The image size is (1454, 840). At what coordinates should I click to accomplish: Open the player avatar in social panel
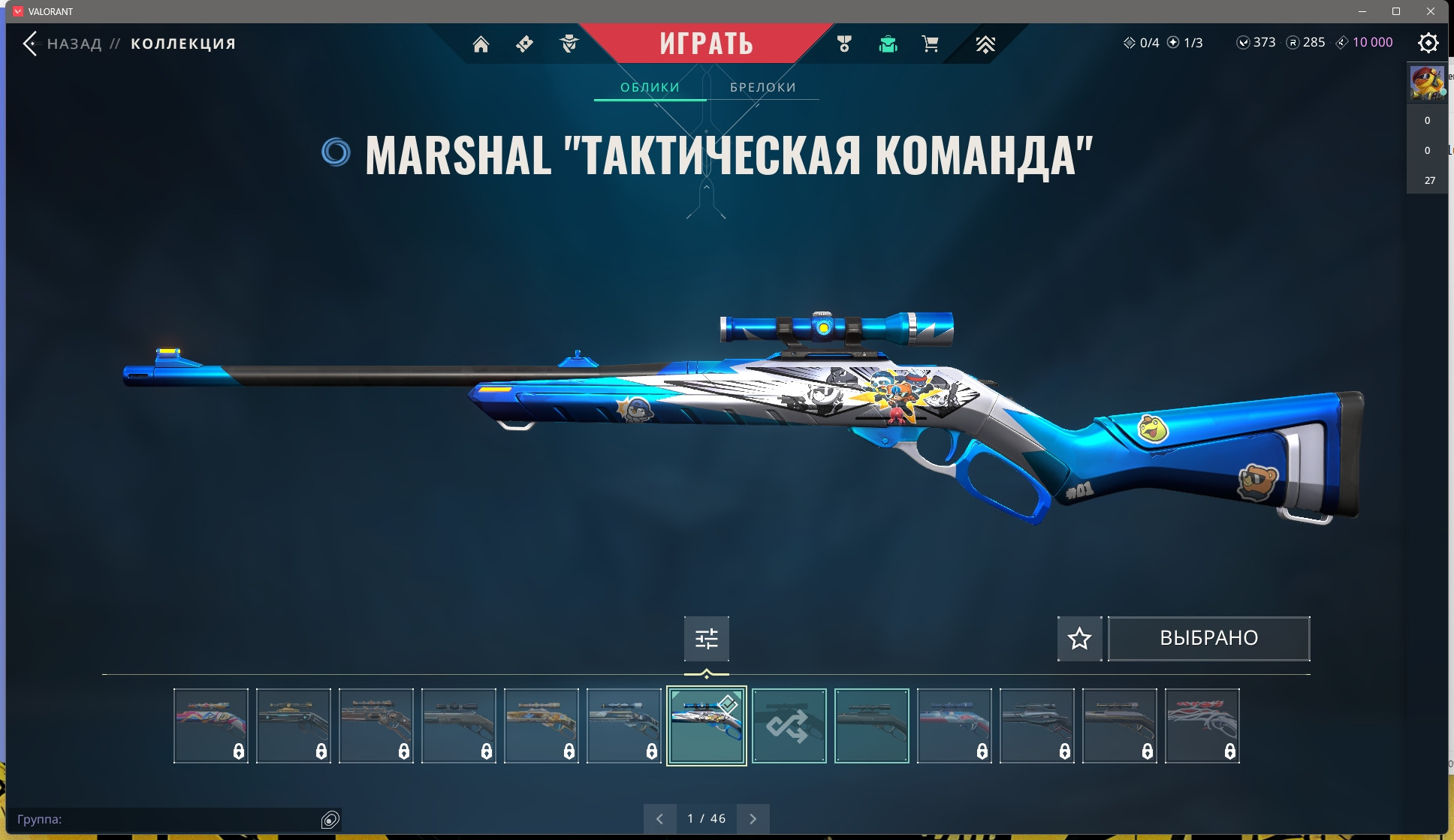click(1426, 83)
